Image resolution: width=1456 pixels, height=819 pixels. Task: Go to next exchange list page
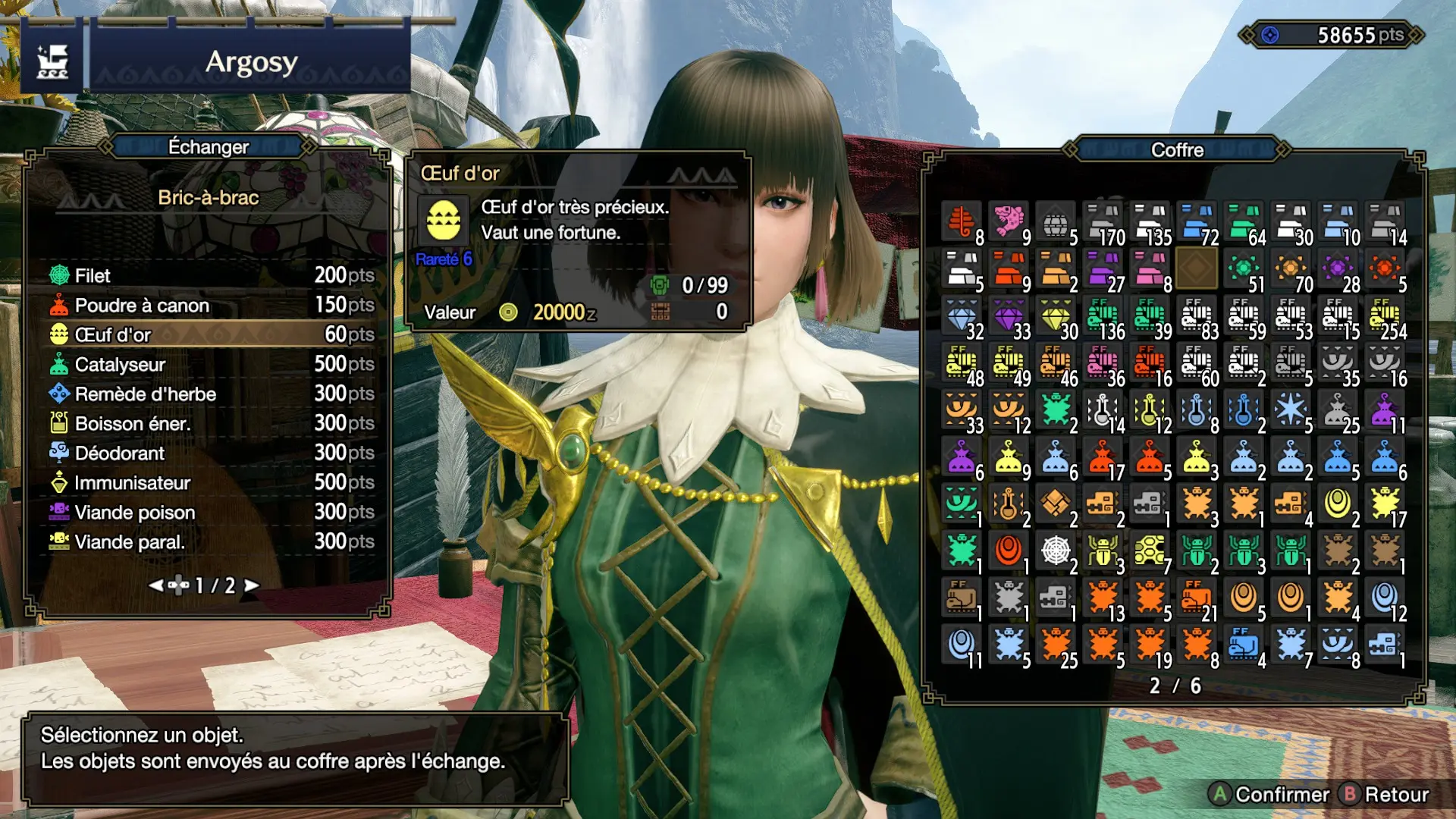tap(251, 585)
